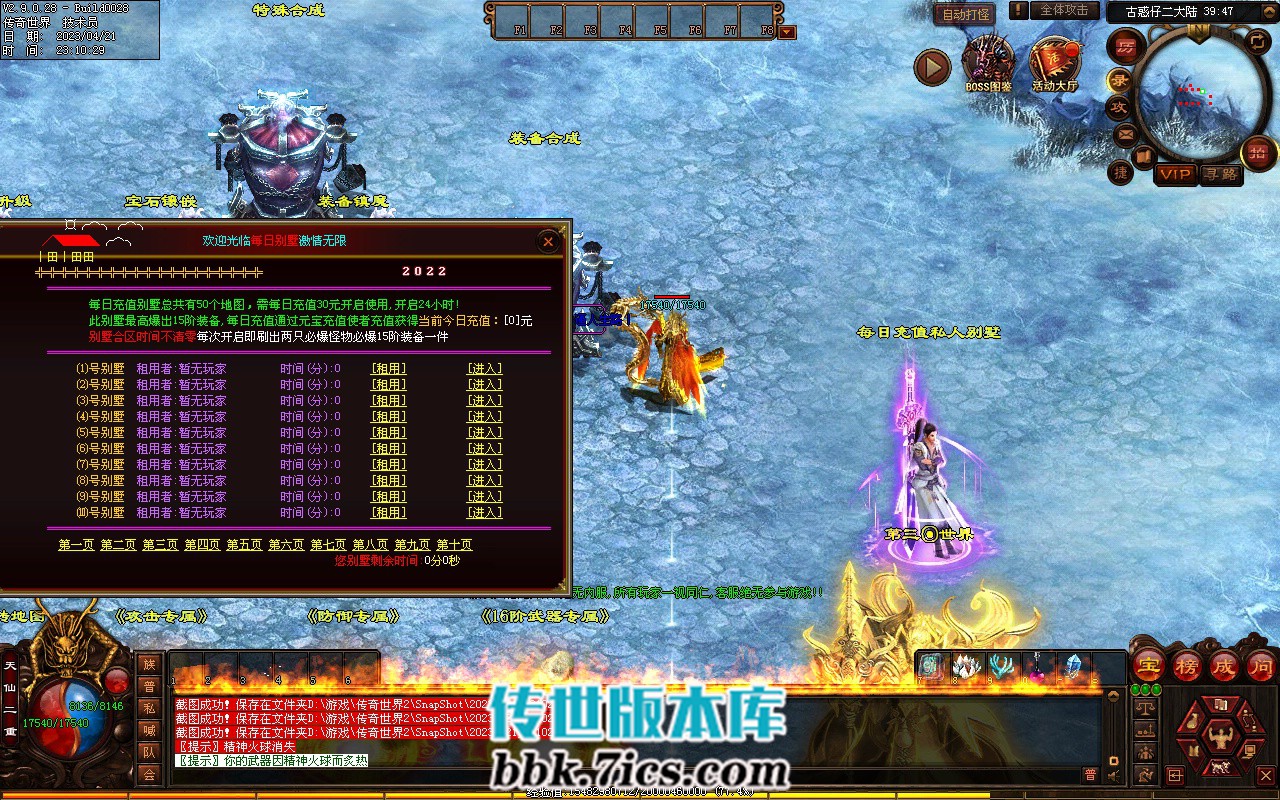Close the daily villa rental dialog
Viewport: 1280px width, 800px height.
pos(548,241)
